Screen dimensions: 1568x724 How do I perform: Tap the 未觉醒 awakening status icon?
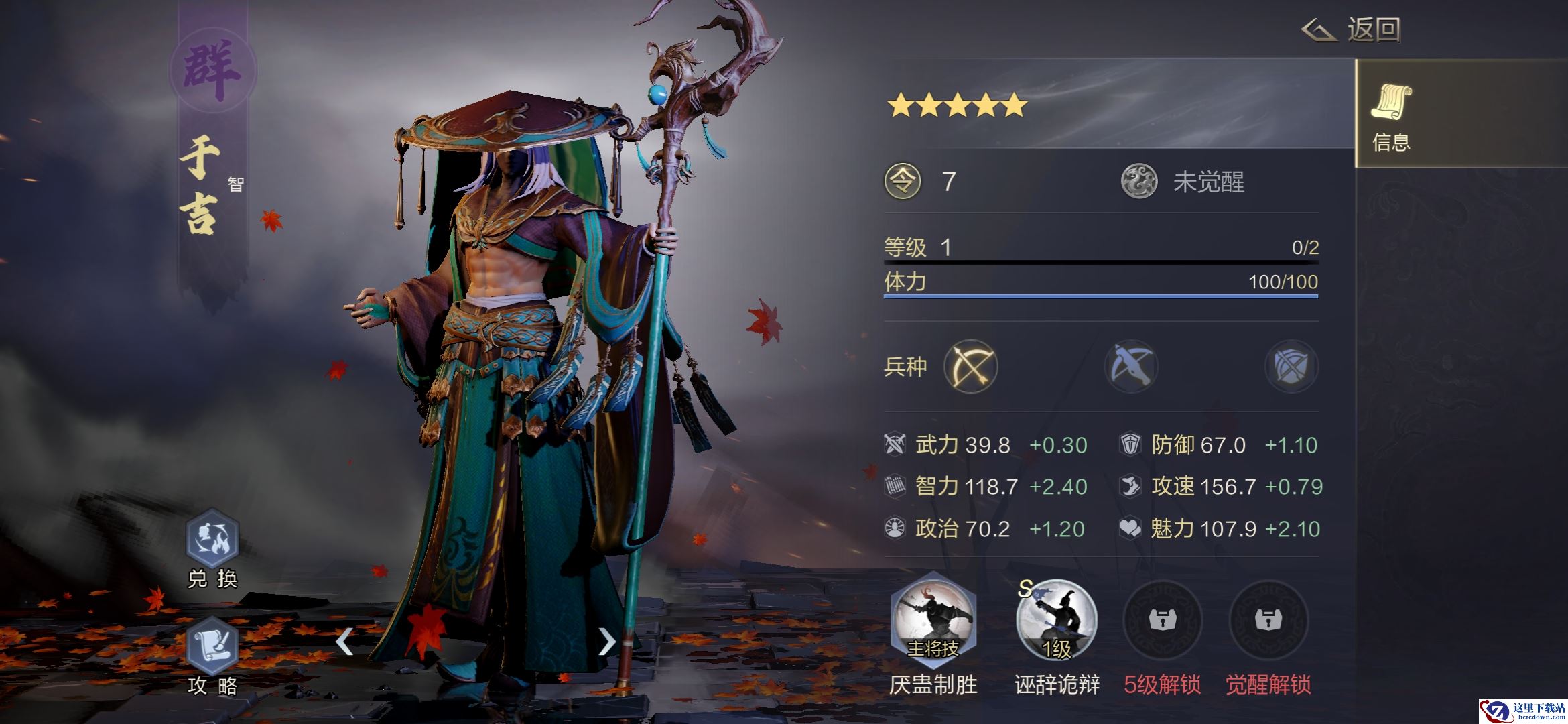[x=1139, y=182]
